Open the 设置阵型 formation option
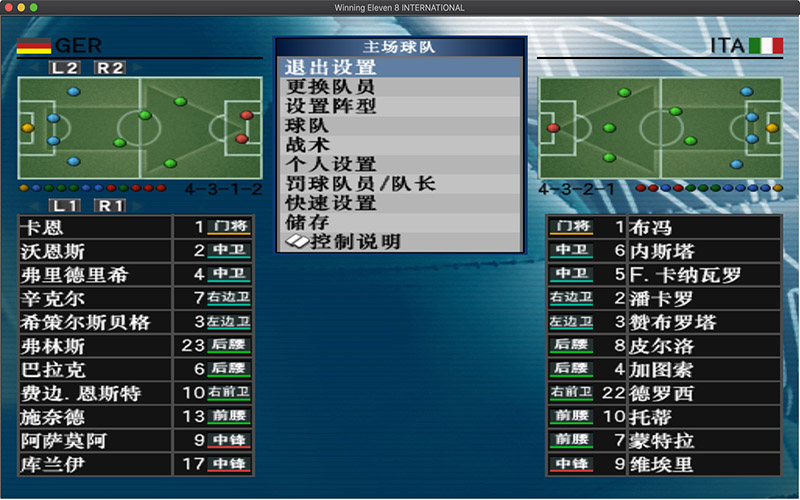The height and width of the screenshot is (500, 800). (400, 106)
